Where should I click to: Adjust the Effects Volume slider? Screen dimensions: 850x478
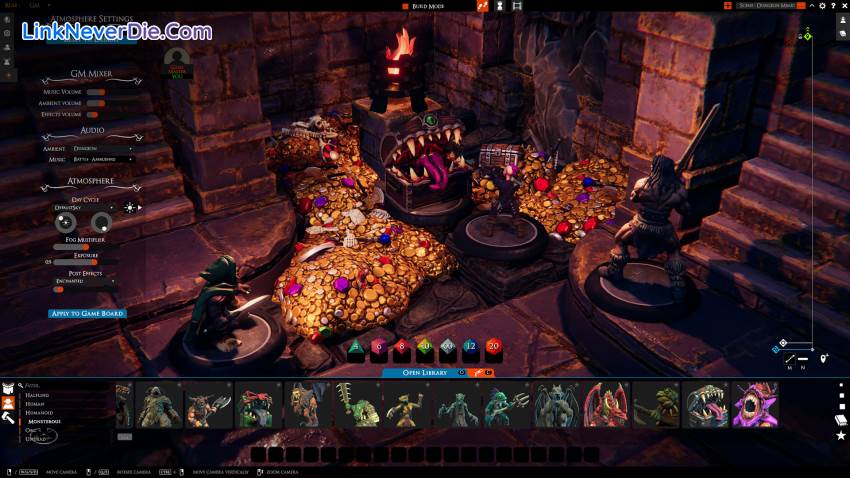(96, 115)
